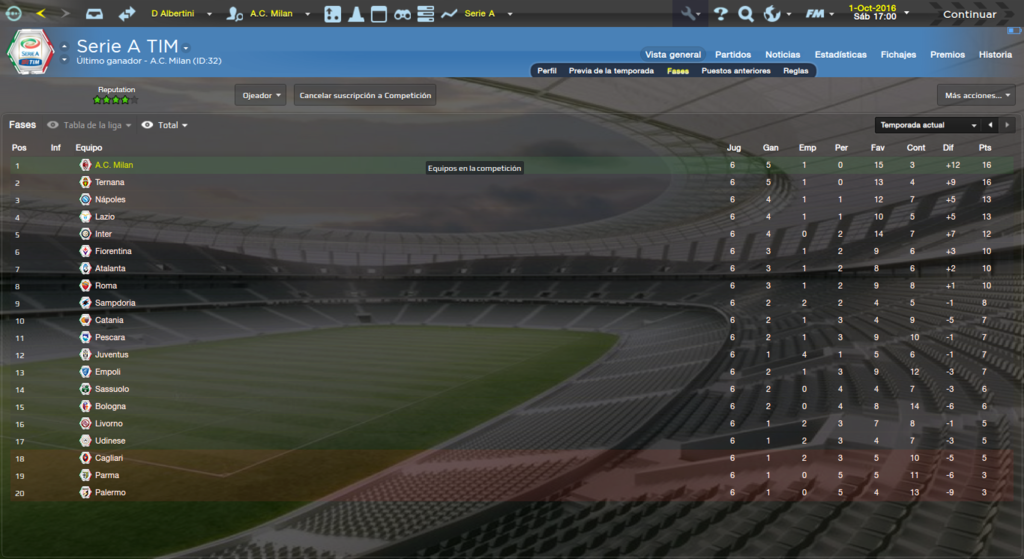The width and height of the screenshot is (1024, 559).
Task: Open the Perfil sub-tab
Action: tap(547, 71)
